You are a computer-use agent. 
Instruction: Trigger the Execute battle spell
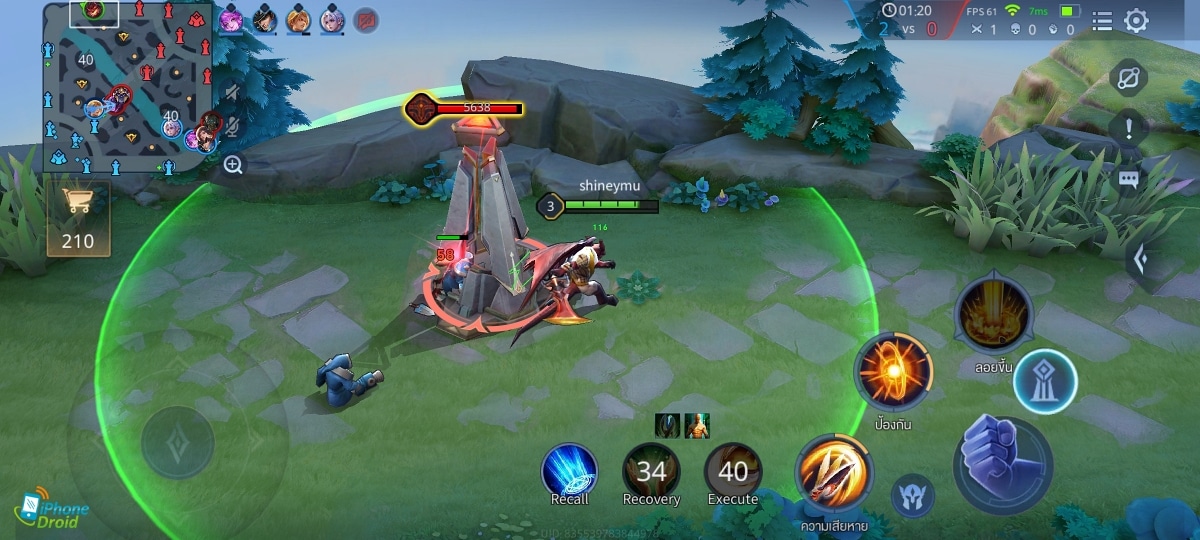(733, 472)
